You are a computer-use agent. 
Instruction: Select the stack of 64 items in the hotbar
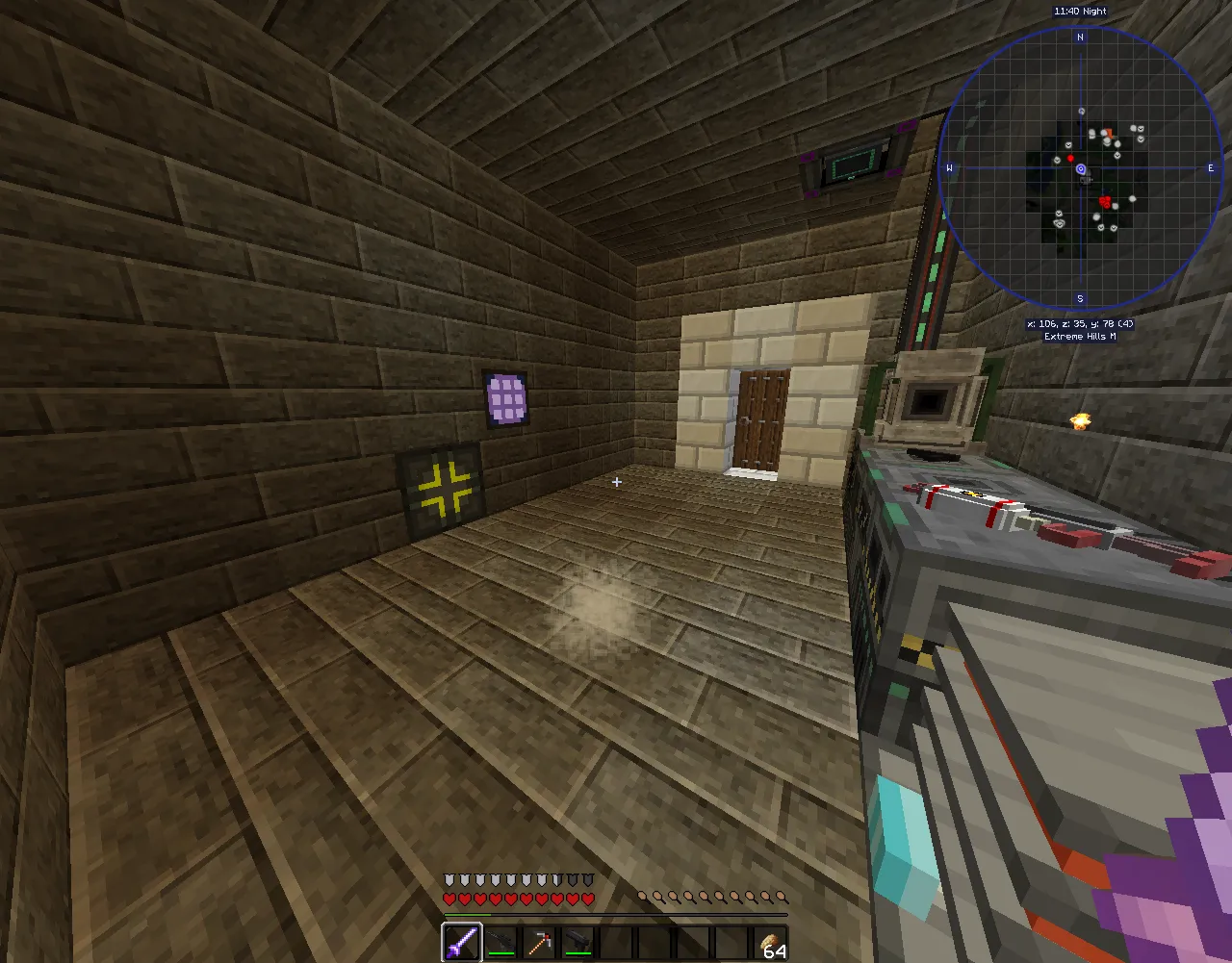(770, 941)
